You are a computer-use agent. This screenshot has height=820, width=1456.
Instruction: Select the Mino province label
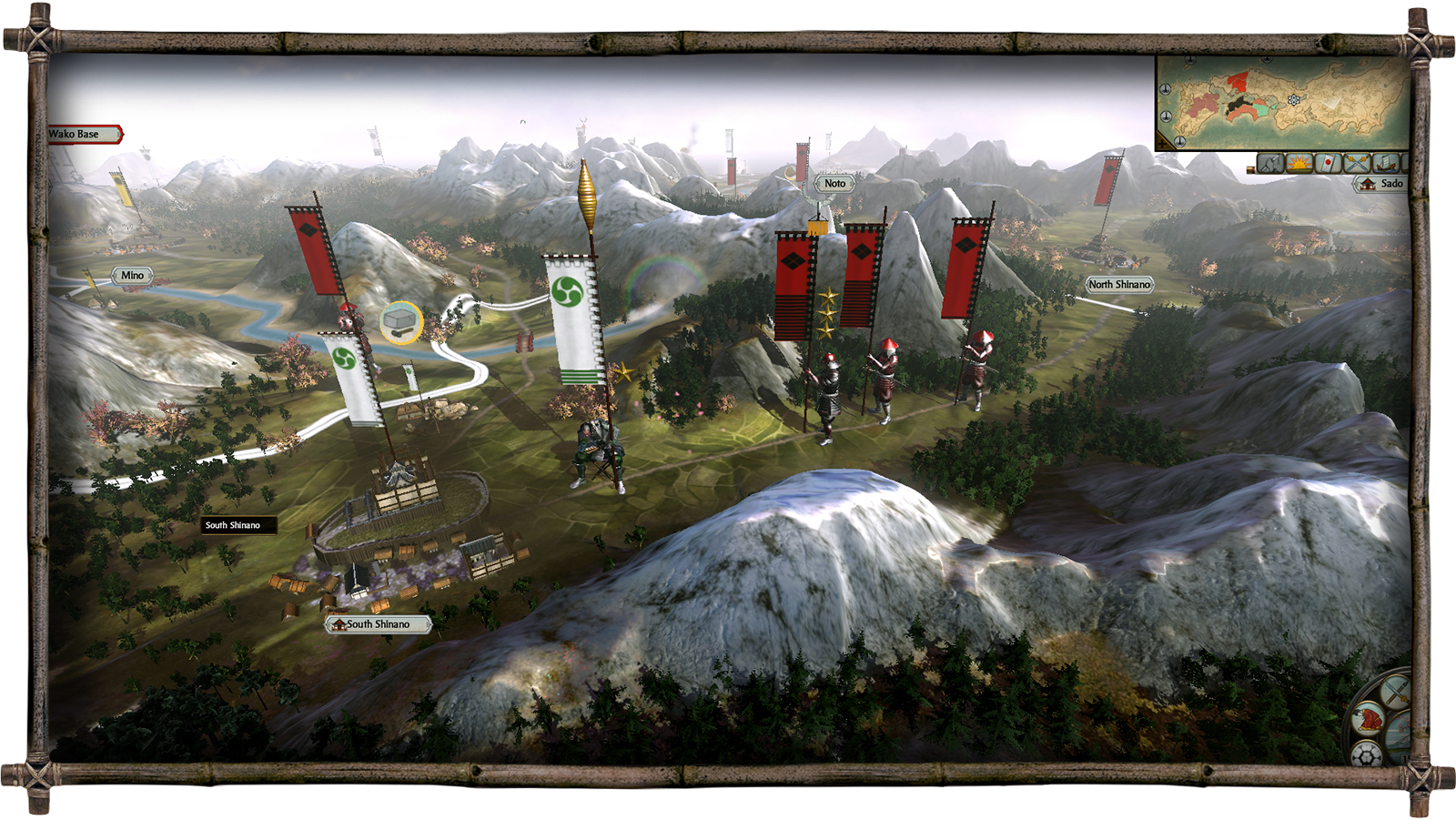click(132, 276)
